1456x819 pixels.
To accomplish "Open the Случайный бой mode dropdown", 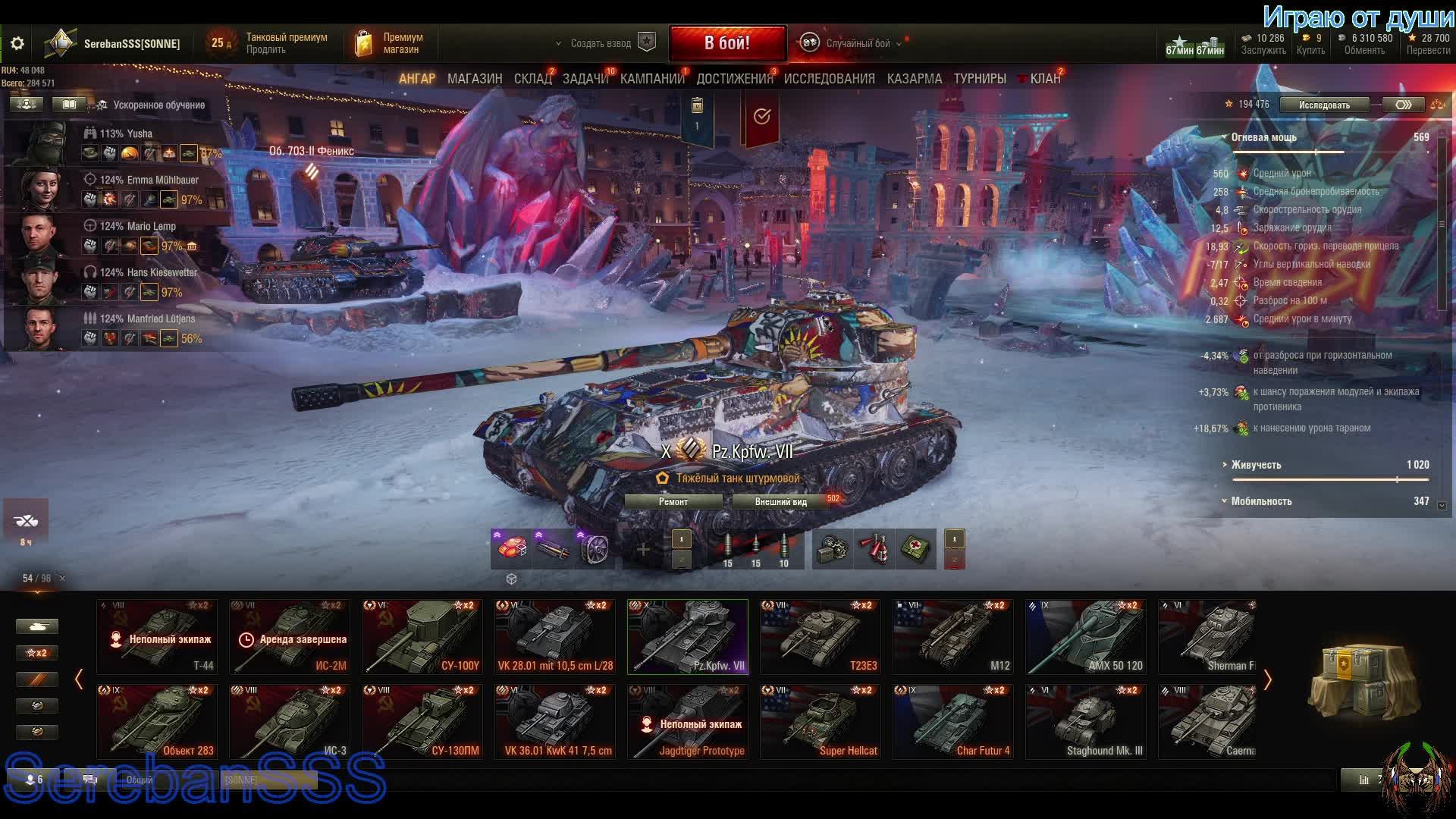I will (x=857, y=44).
